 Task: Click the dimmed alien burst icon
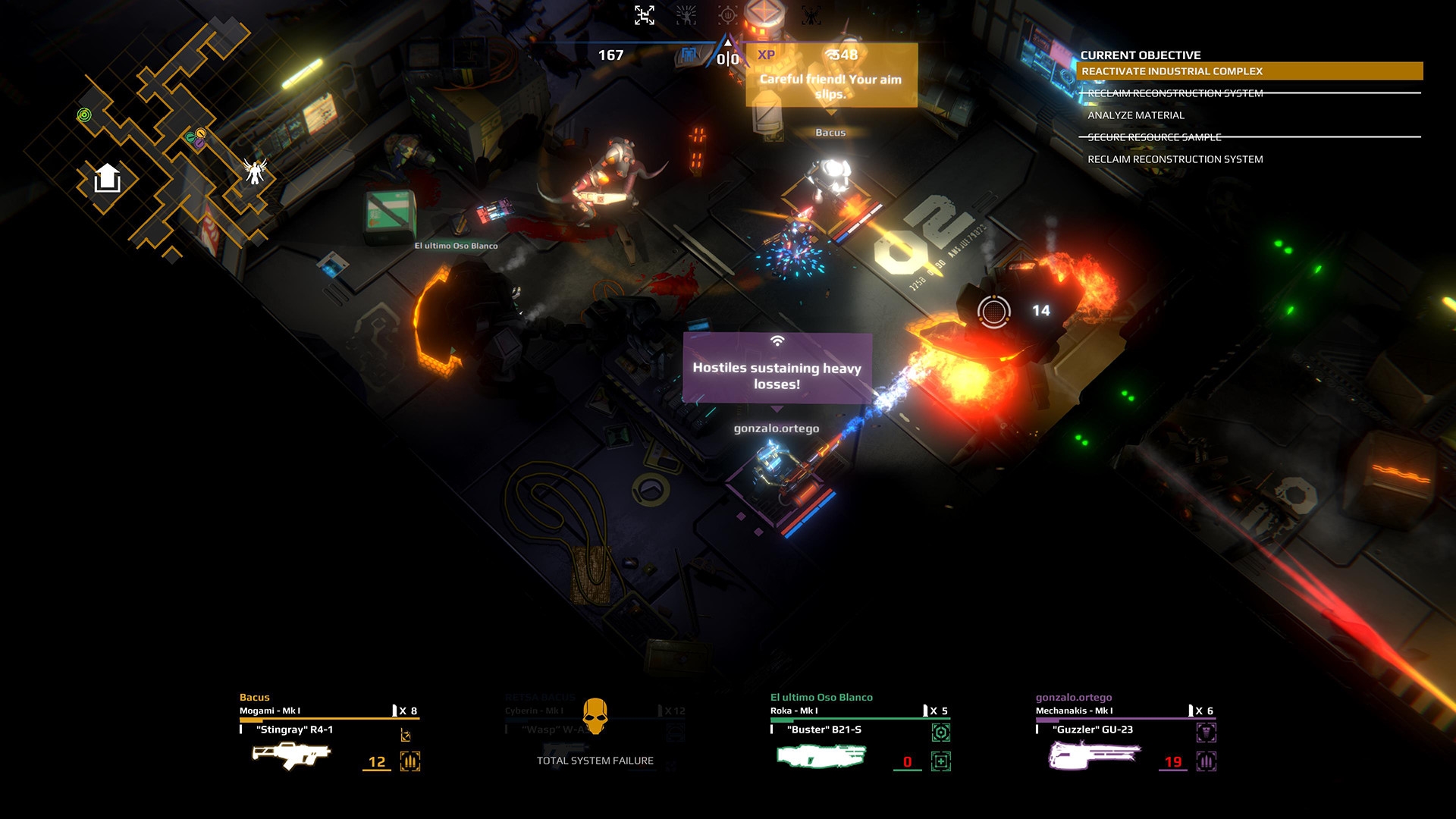pos(686,14)
